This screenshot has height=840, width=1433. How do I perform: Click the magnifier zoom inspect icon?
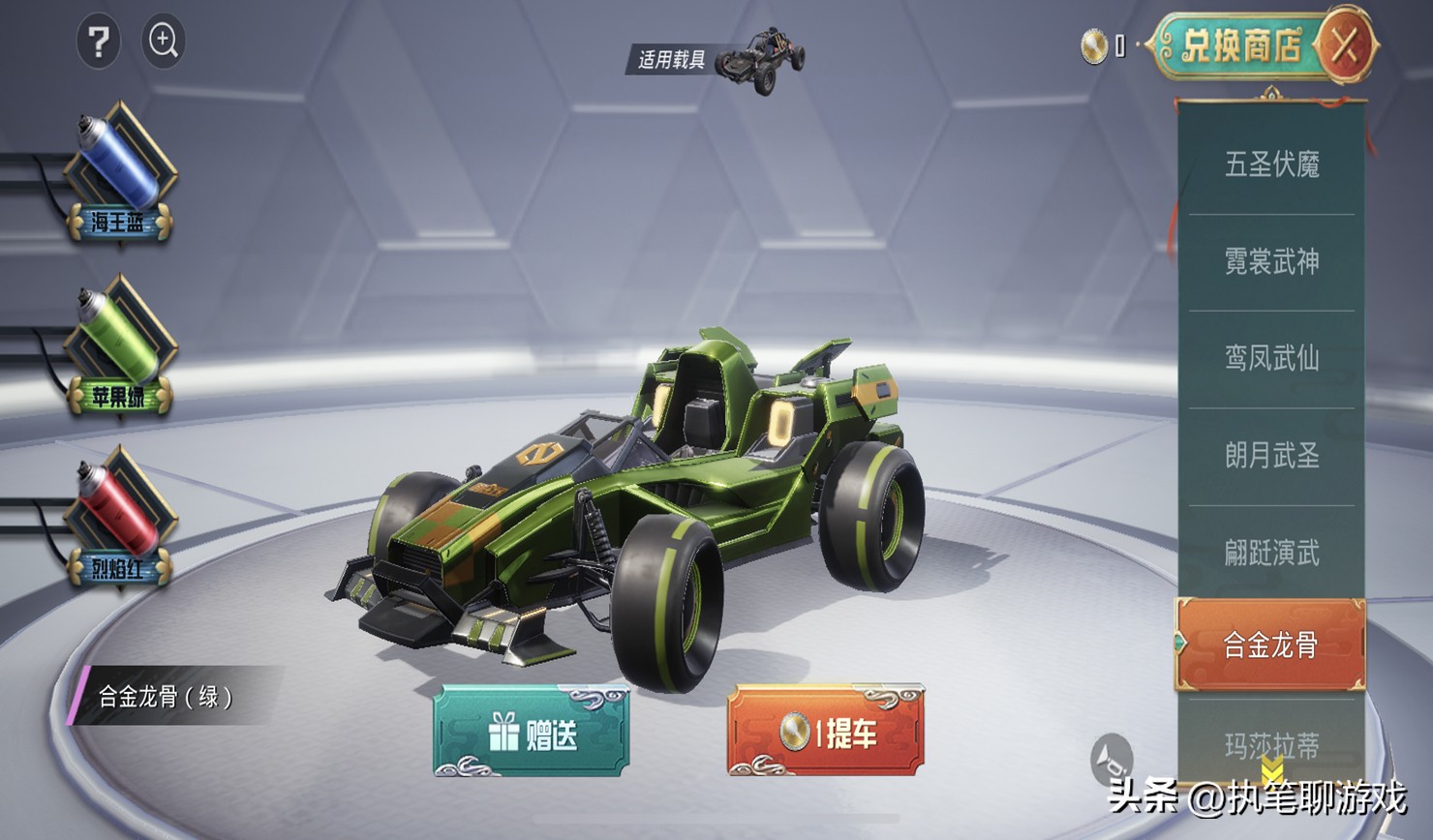click(163, 42)
